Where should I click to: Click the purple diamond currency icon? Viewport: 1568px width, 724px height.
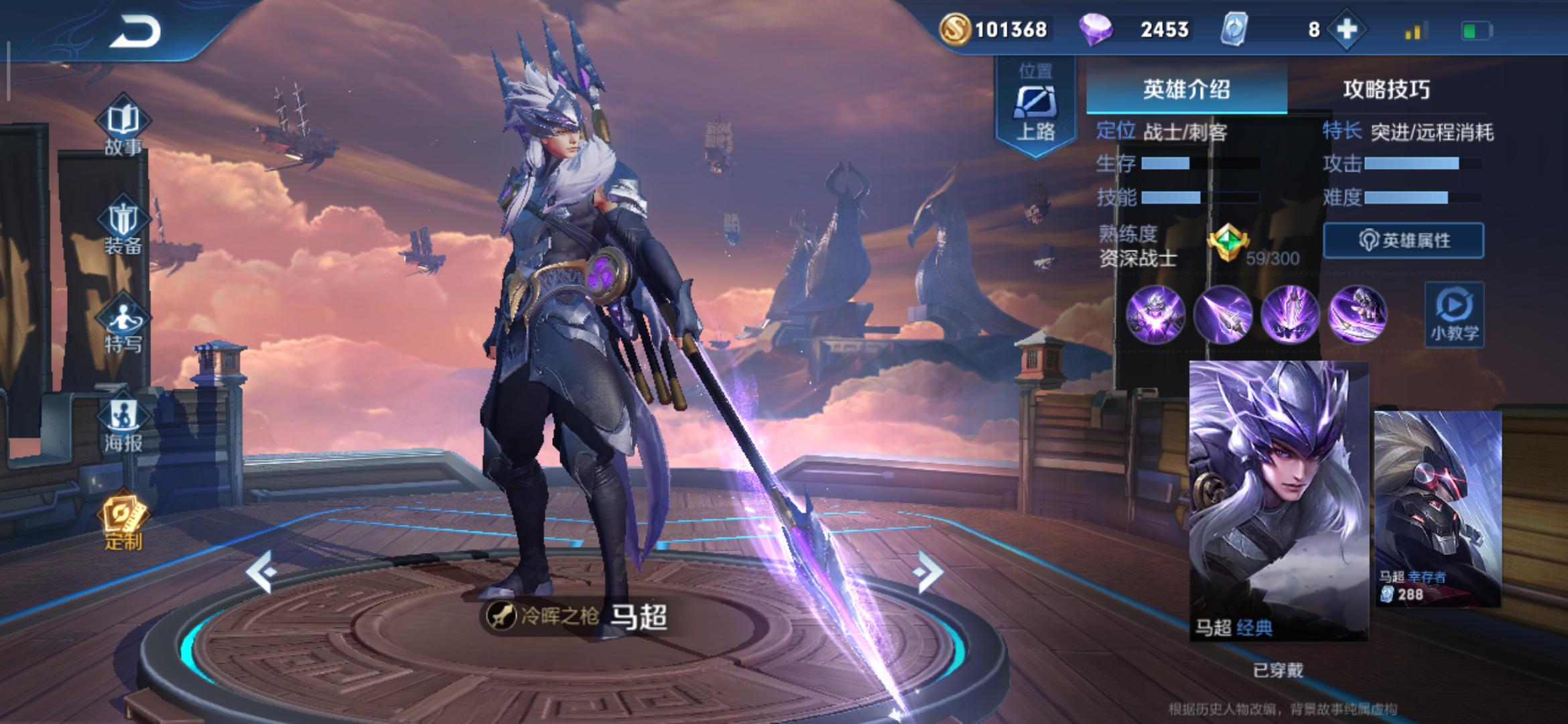[x=1096, y=29]
